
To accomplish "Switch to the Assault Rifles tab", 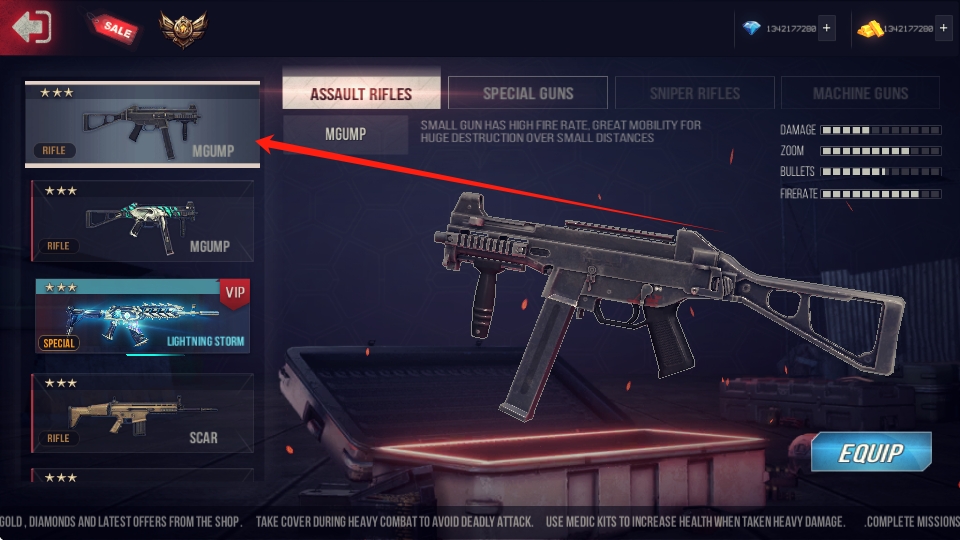I will tap(361, 94).
